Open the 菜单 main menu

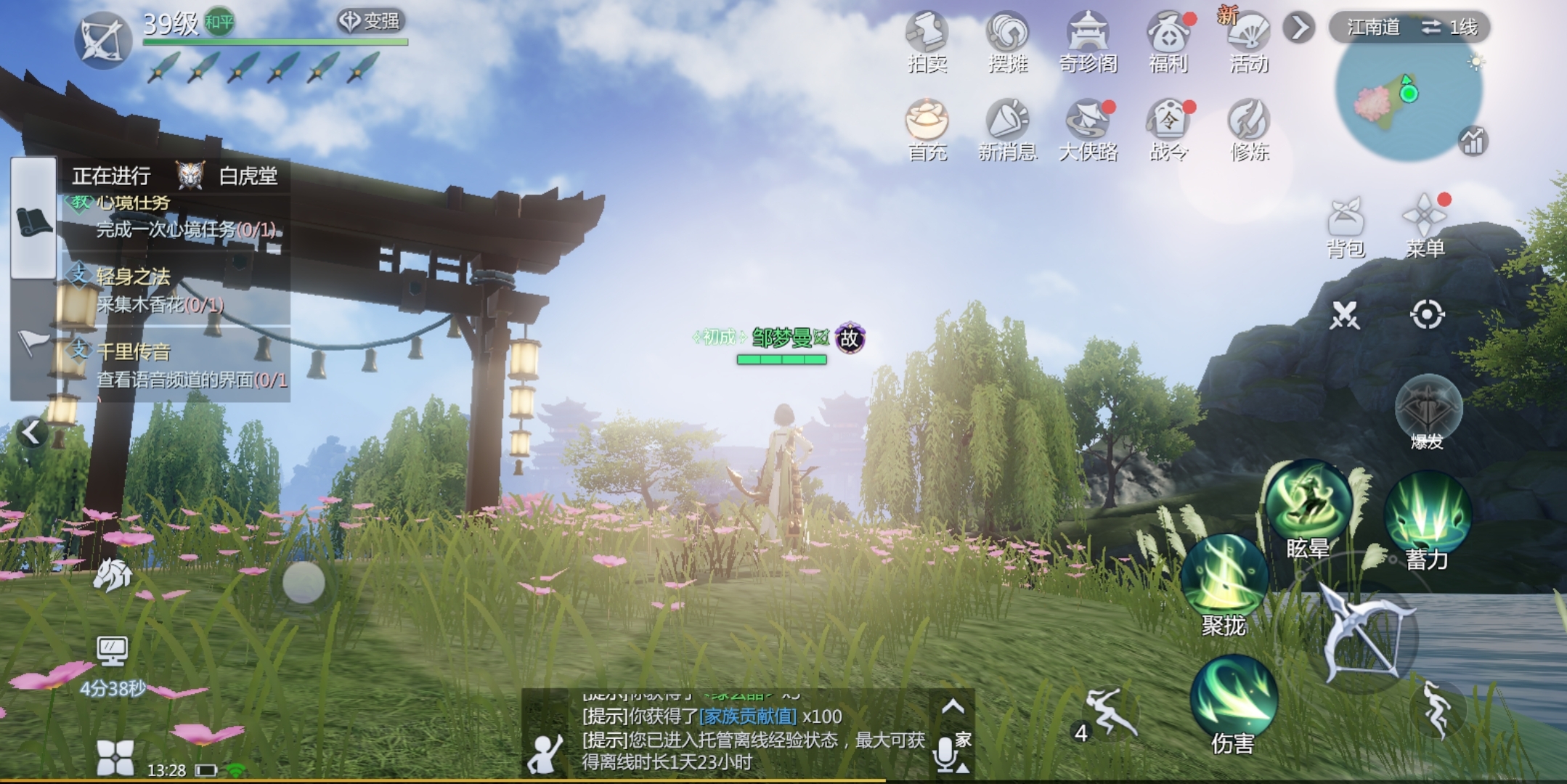click(x=1425, y=225)
